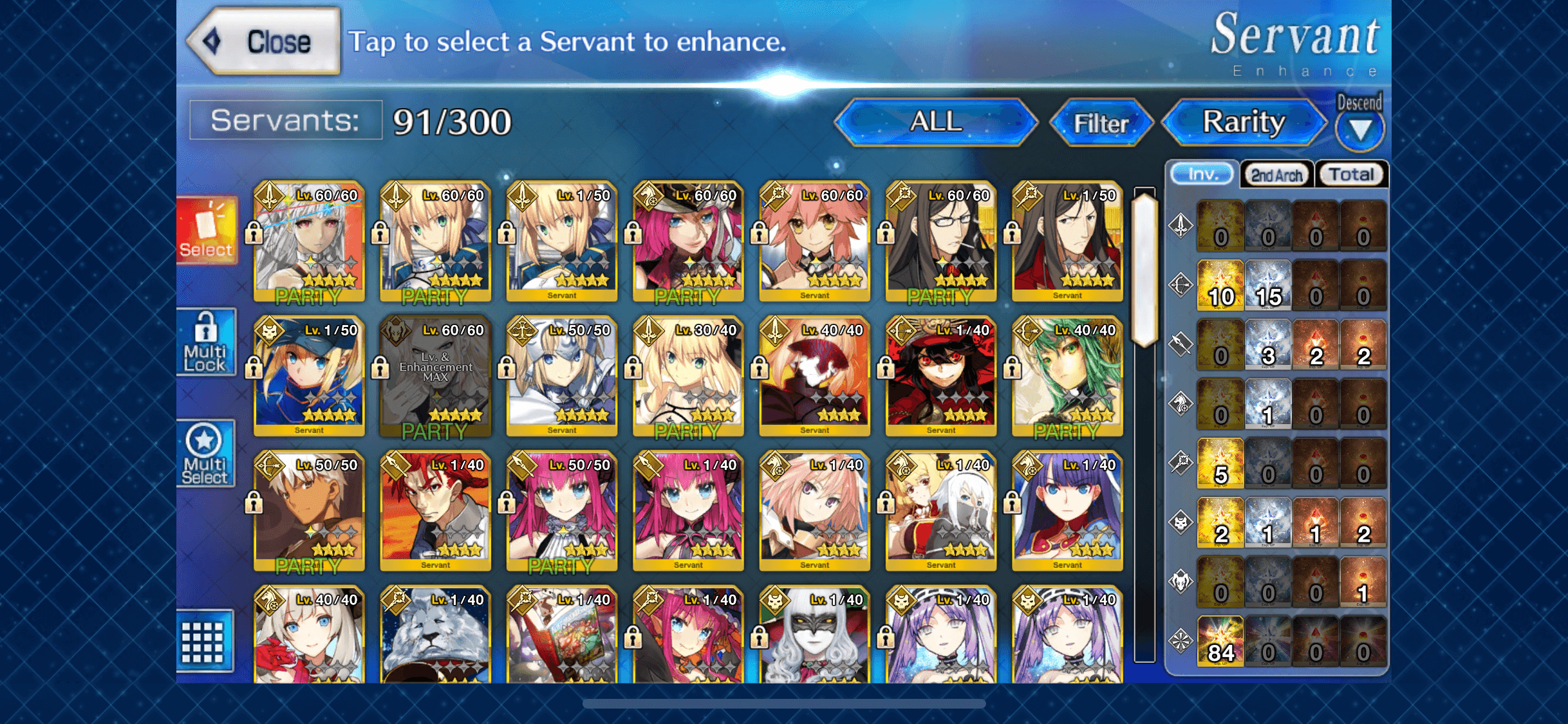The height and width of the screenshot is (724, 1568).
Task: Enable Multi Select mode
Action: tap(205, 454)
